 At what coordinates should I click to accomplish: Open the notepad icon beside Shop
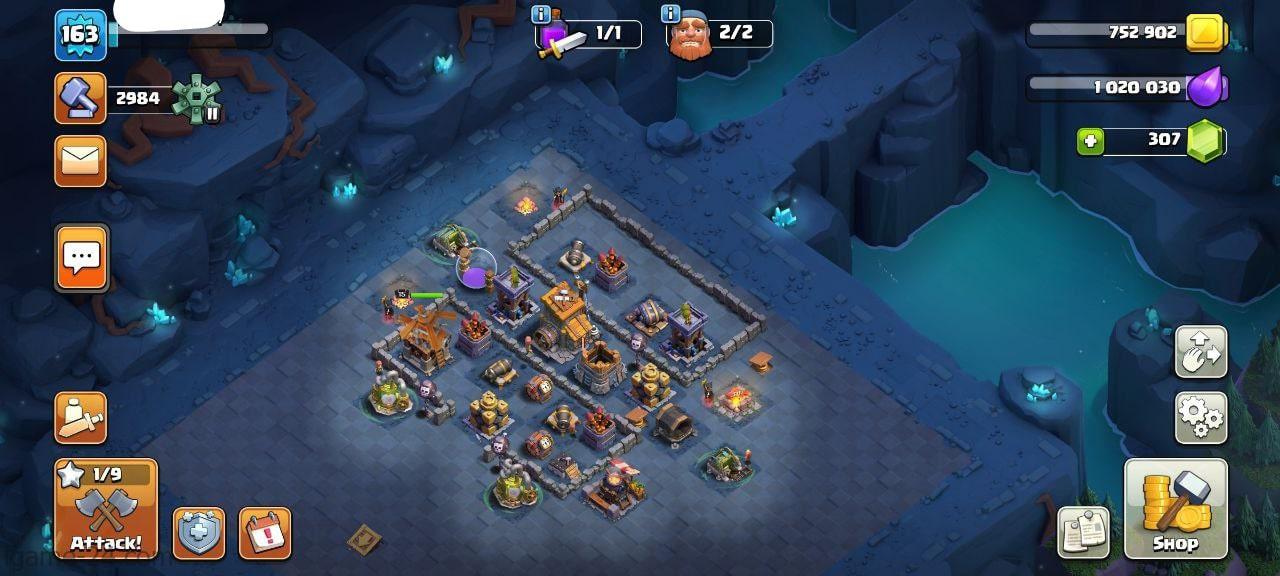pyautogui.click(x=1083, y=532)
